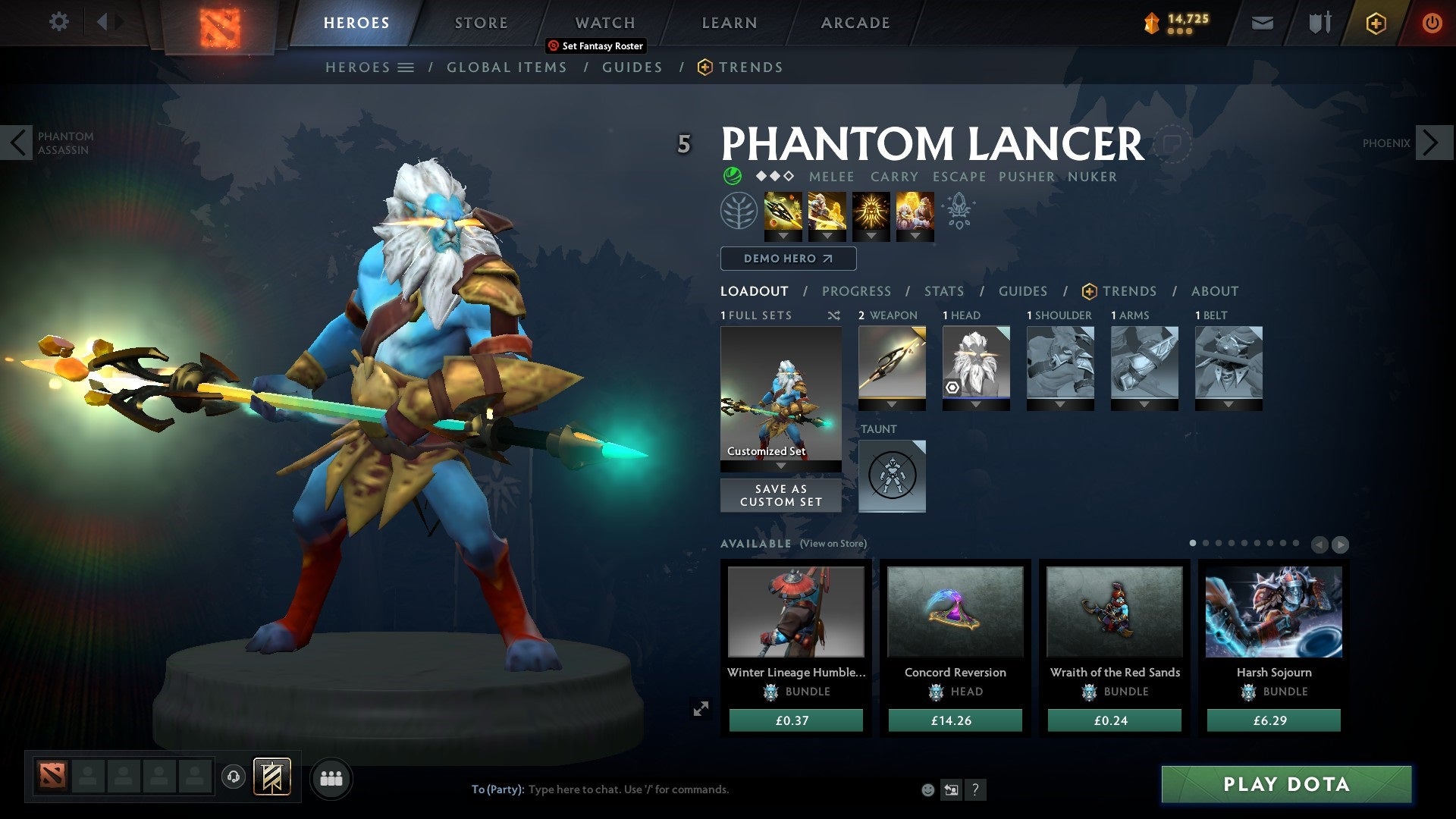
Task: Open the emoticon picker in the chat bar
Action: [928, 789]
